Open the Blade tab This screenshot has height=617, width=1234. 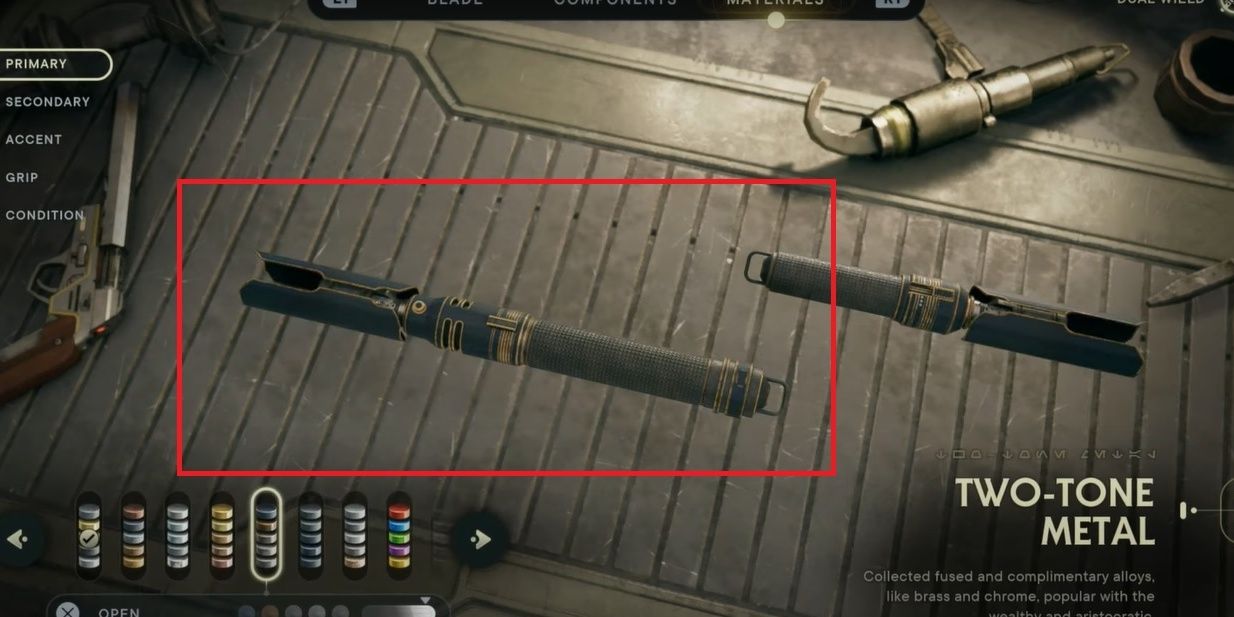point(455,4)
